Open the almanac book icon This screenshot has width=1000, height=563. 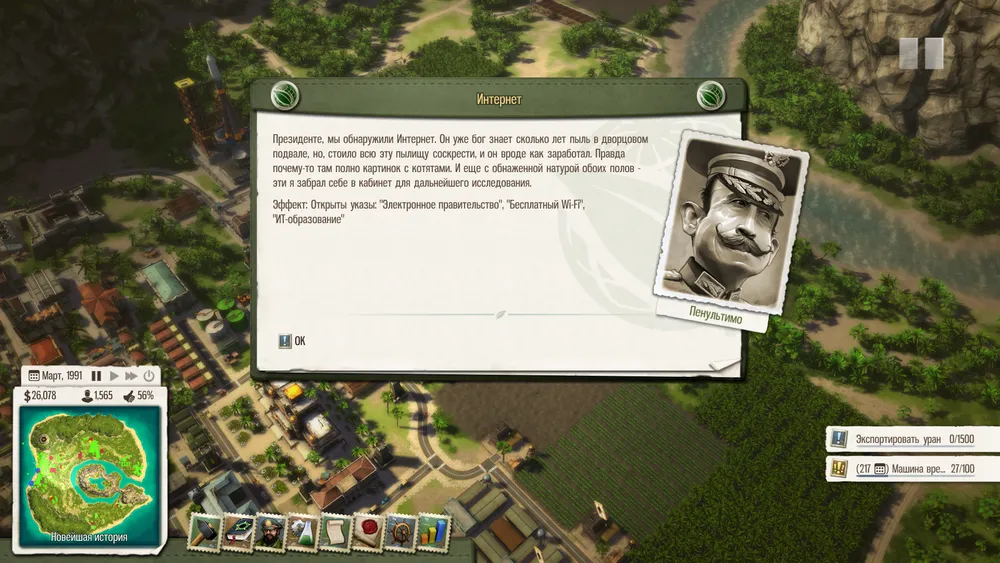click(237, 533)
